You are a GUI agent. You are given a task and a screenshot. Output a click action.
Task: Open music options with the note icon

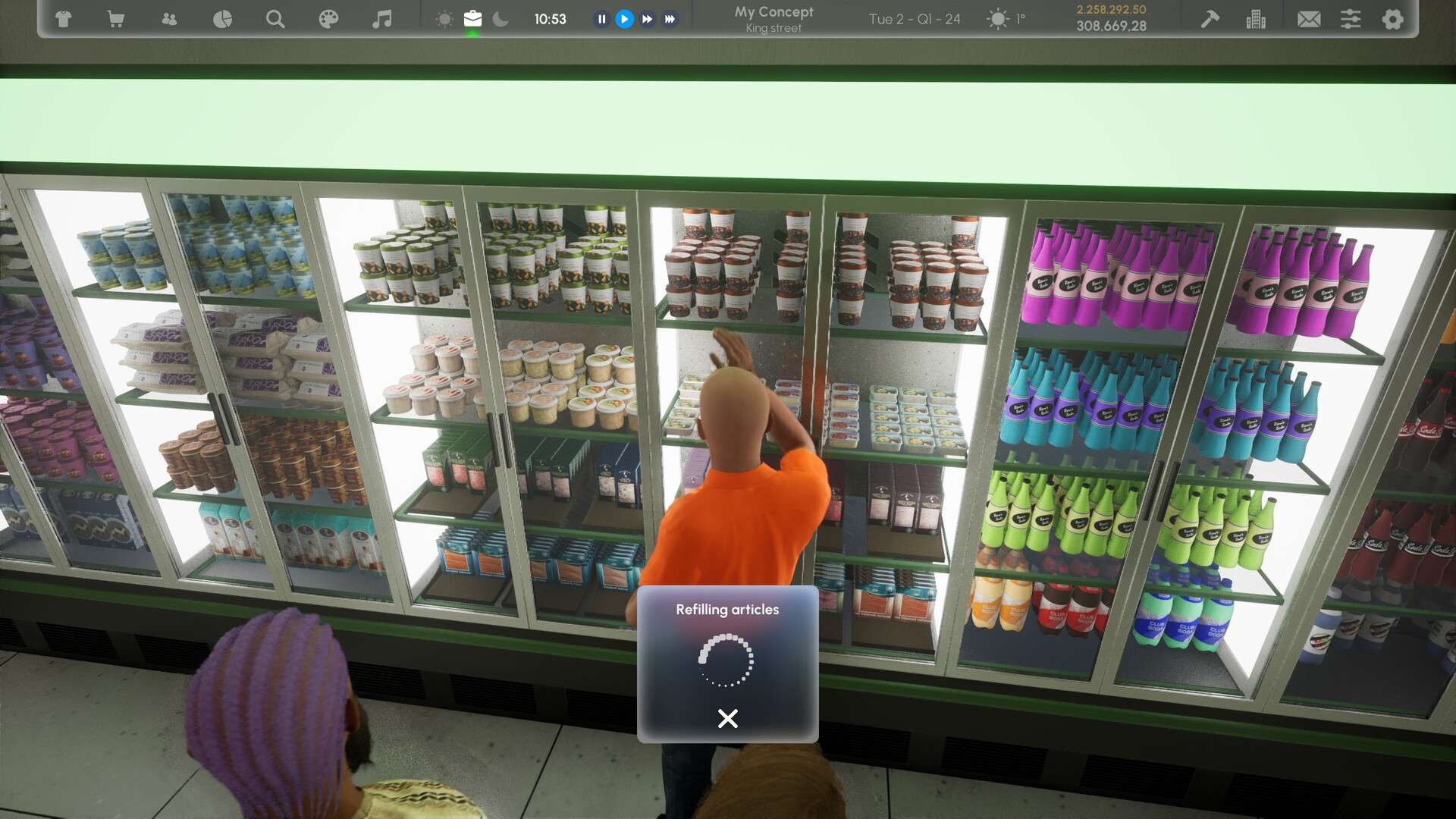point(383,19)
